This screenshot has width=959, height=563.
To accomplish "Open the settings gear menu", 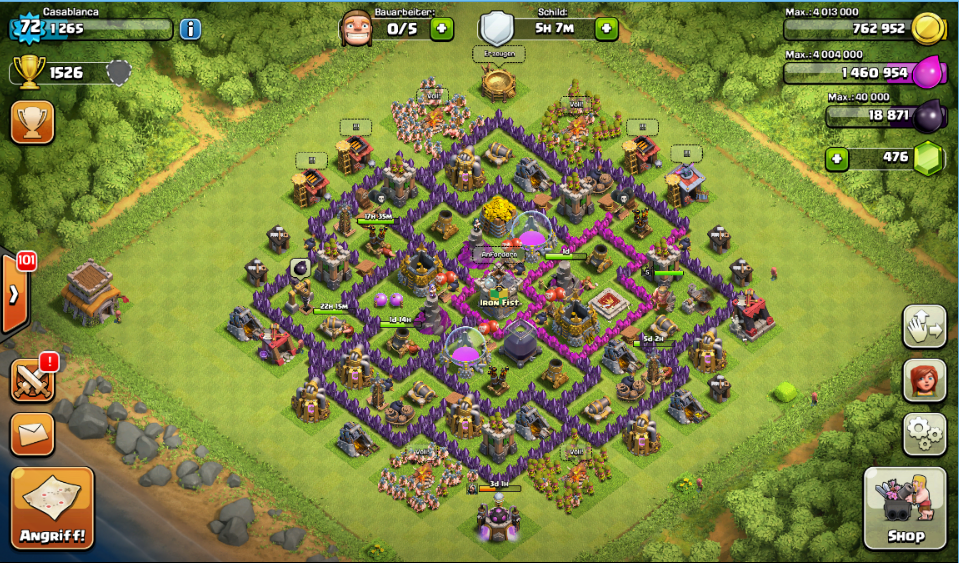I will 924,433.
